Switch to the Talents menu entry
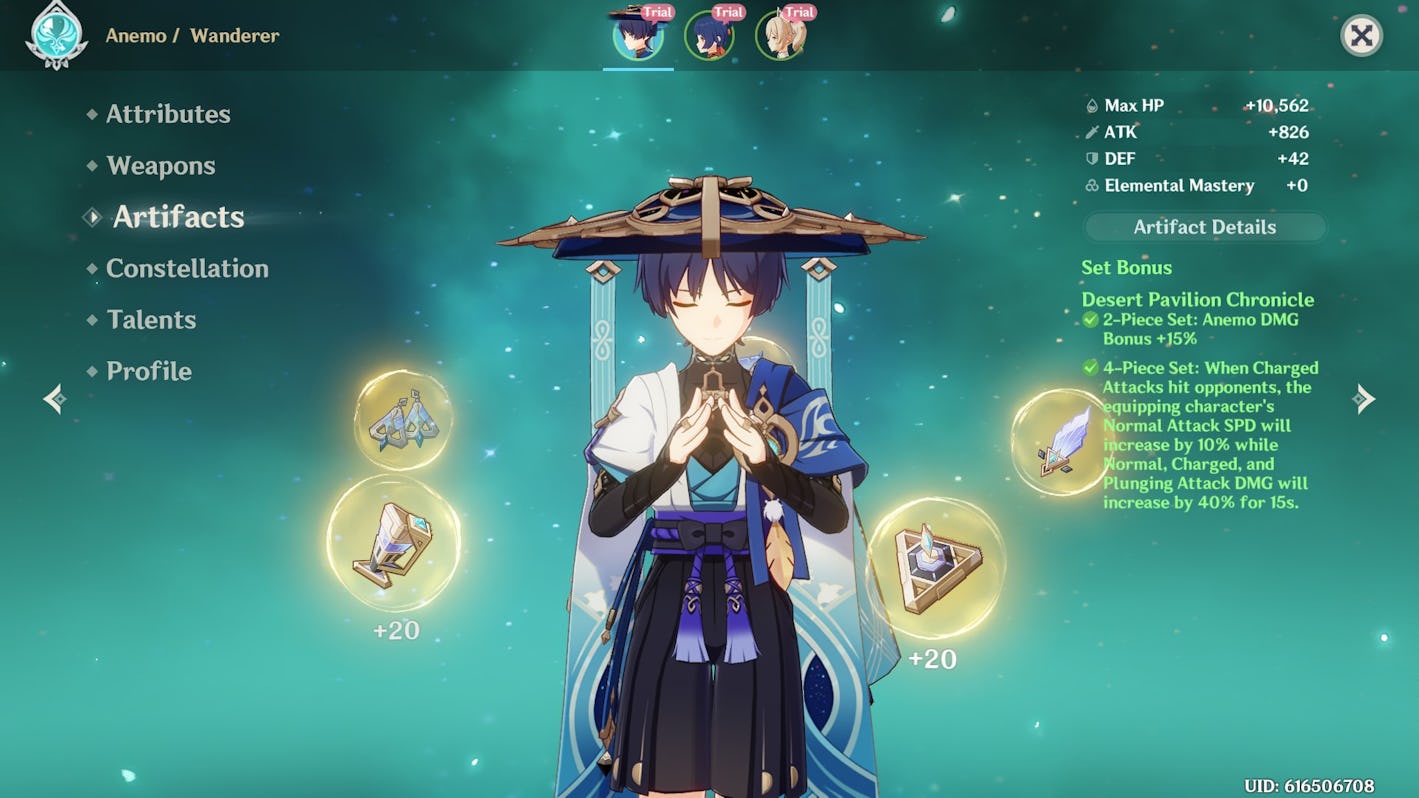1419x798 pixels. (150, 320)
